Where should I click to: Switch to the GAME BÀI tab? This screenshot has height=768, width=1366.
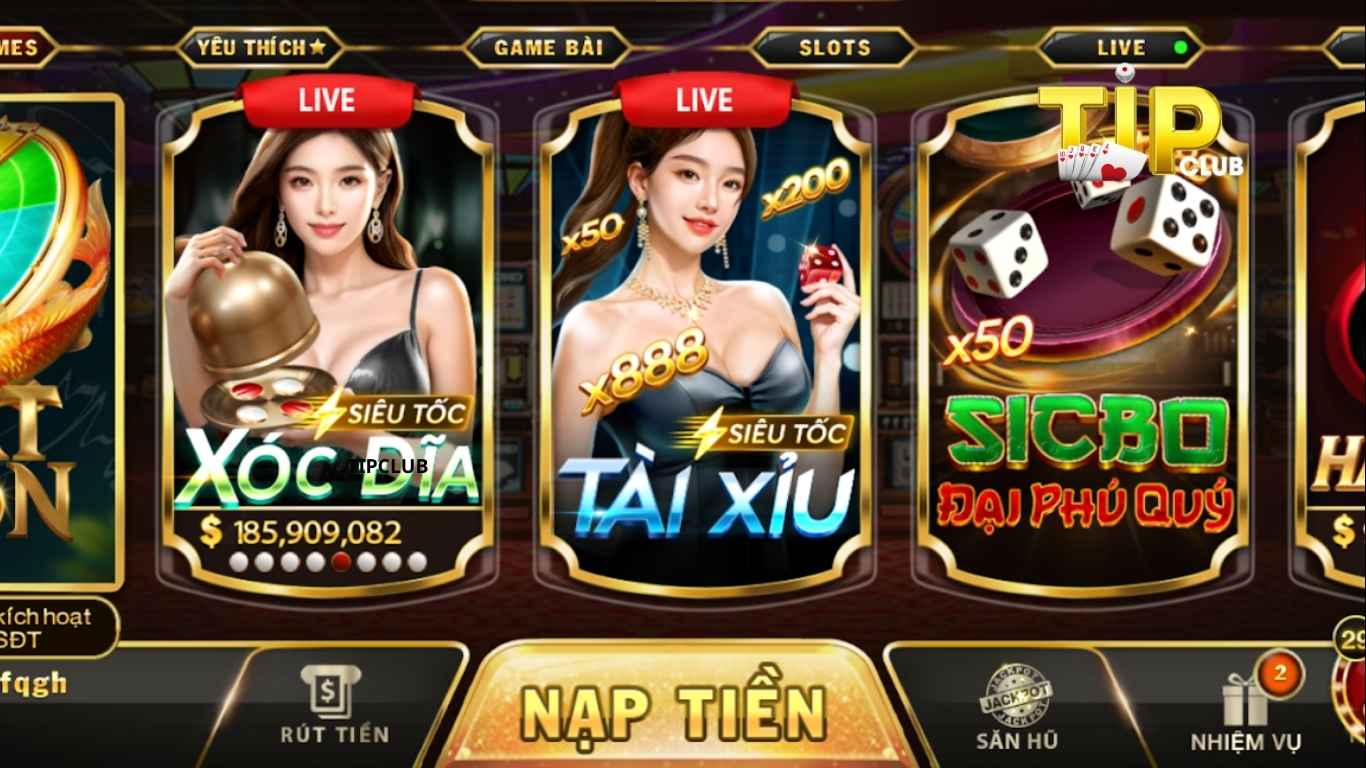coord(549,46)
